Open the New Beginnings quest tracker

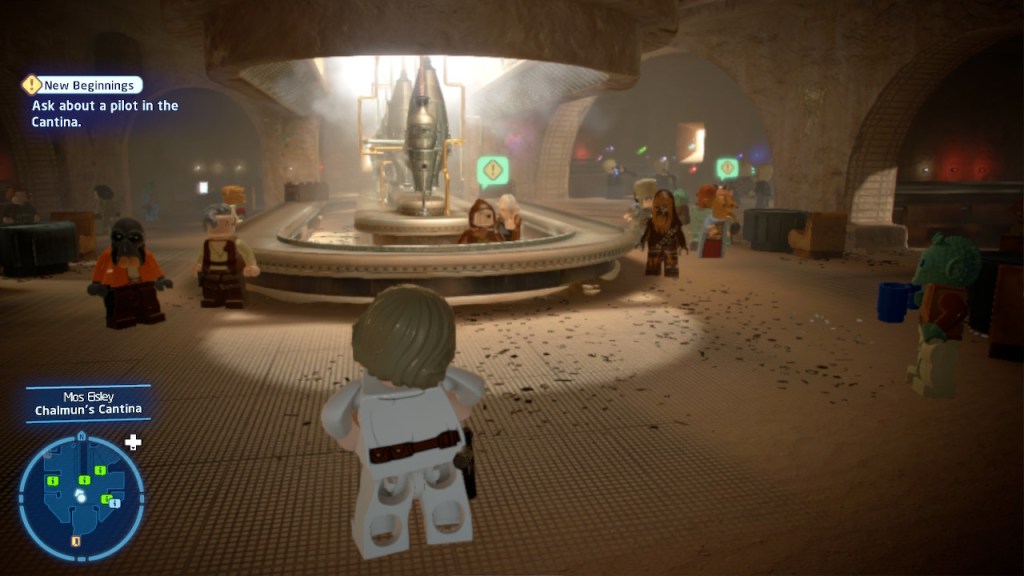click(x=91, y=86)
